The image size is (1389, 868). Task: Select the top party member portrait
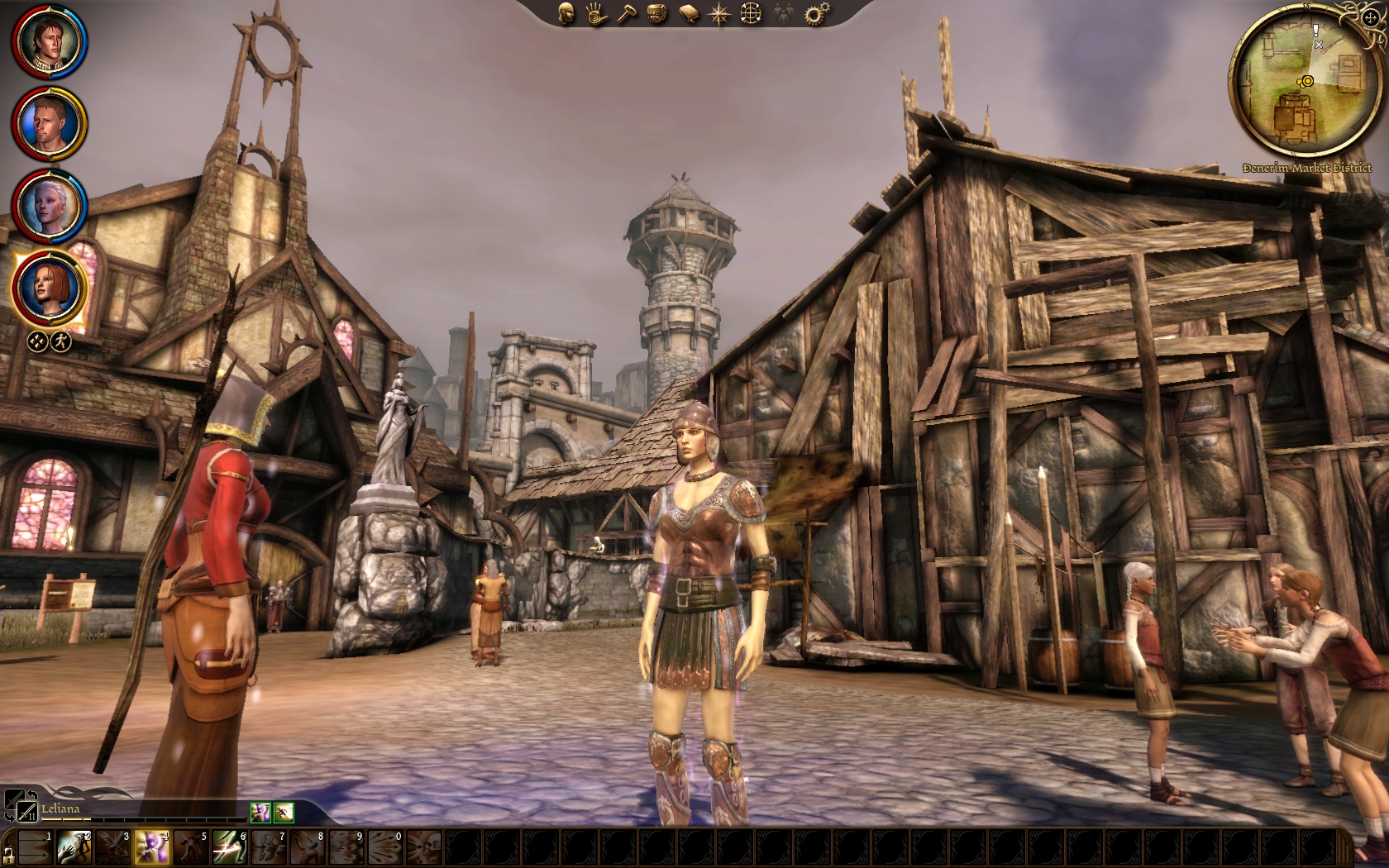49,41
